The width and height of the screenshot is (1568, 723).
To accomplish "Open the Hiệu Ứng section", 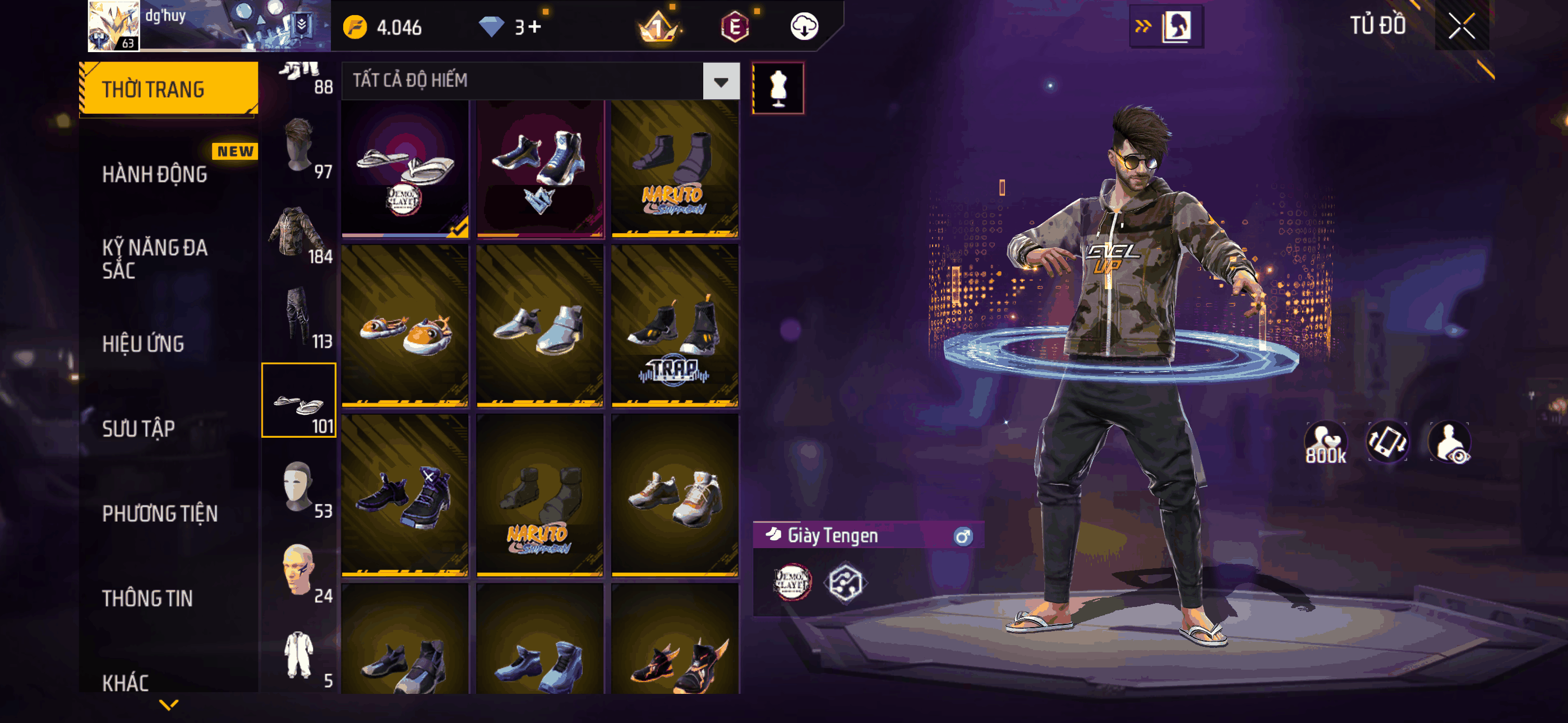I will pyautogui.click(x=143, y=344).
